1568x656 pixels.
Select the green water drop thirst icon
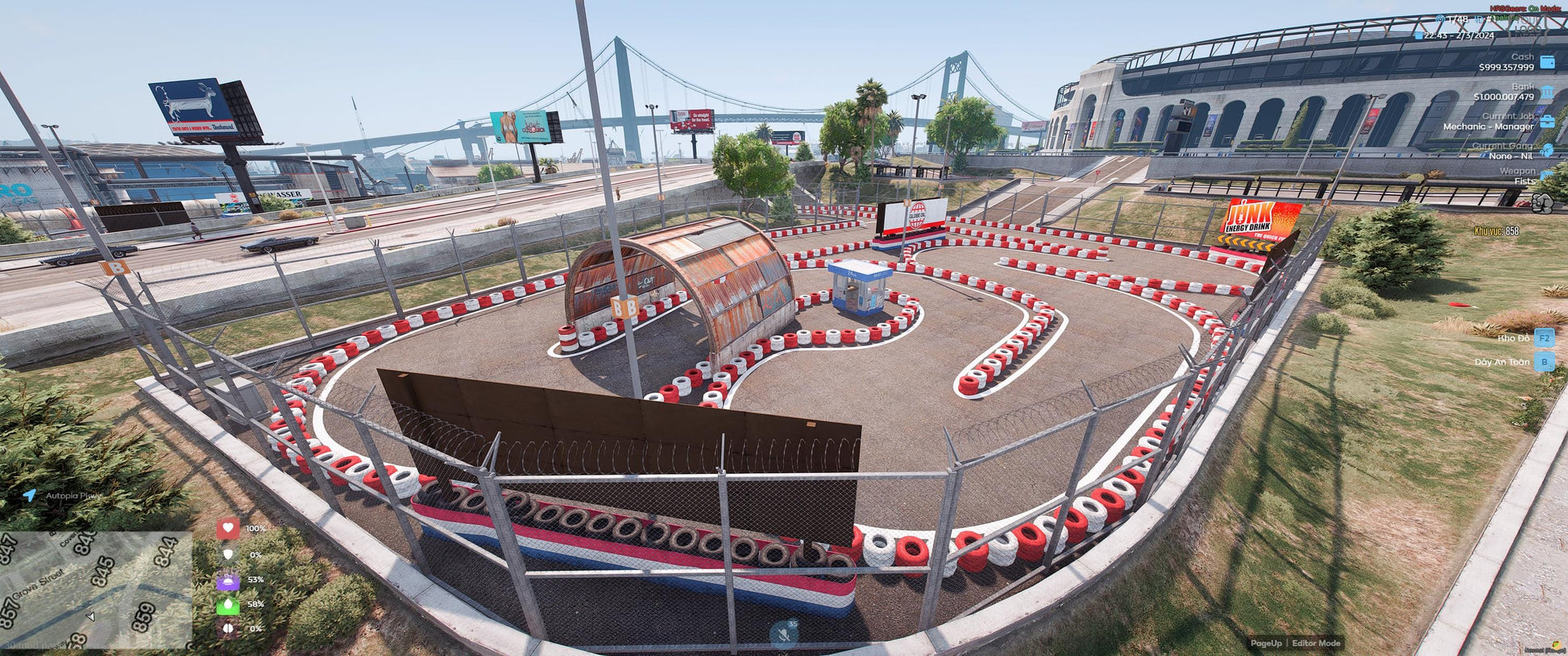pyautogui.click(x=228, y=604)
